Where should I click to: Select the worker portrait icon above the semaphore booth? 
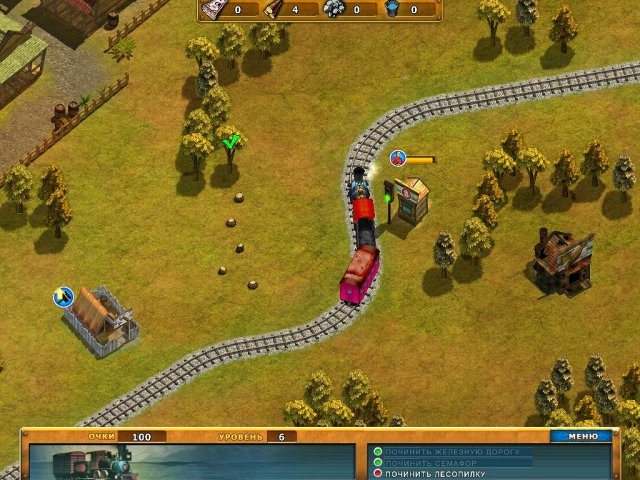click(x=398, y=158)
